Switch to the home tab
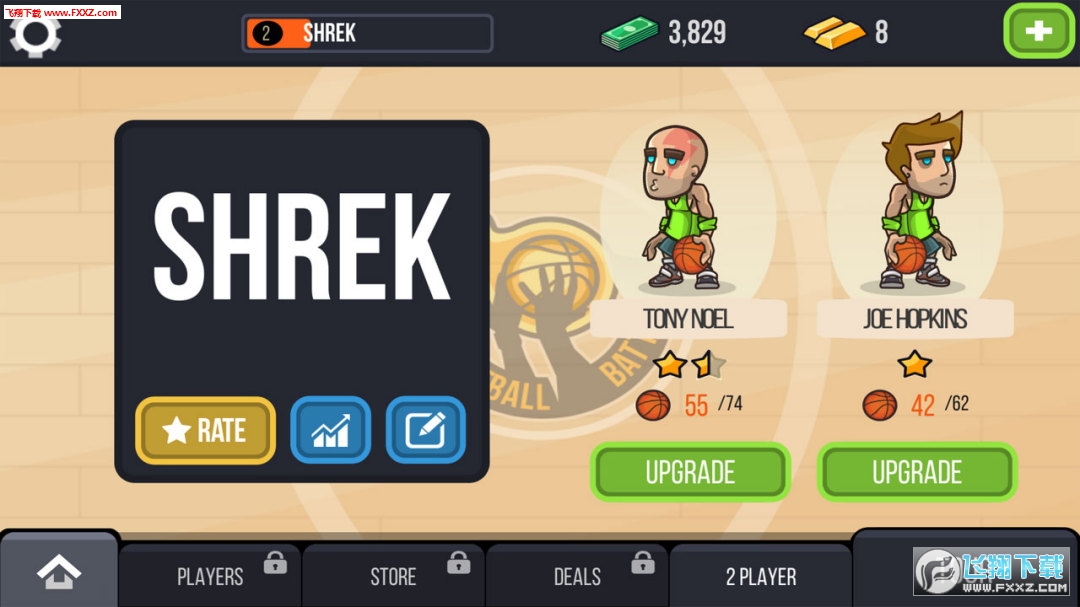The width and height of the screenshot is (1080, 607). tap(59, 572)
